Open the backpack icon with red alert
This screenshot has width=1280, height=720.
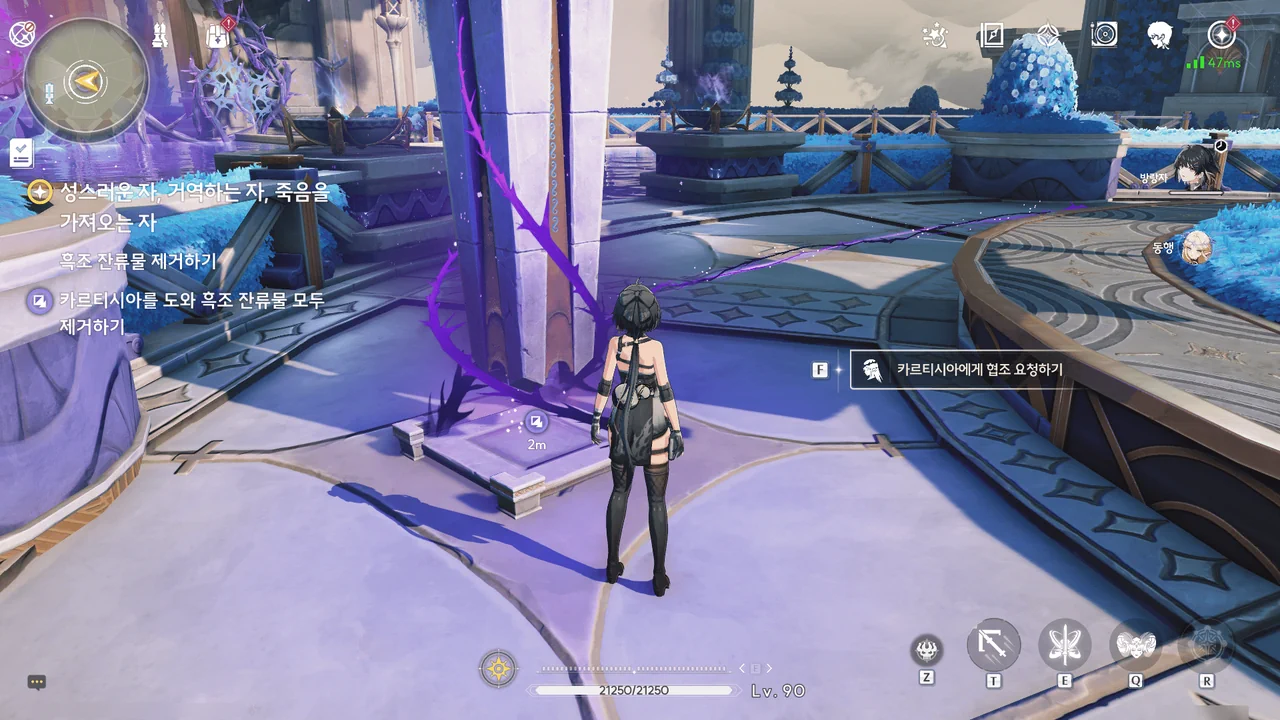click(x=218, y=36)
